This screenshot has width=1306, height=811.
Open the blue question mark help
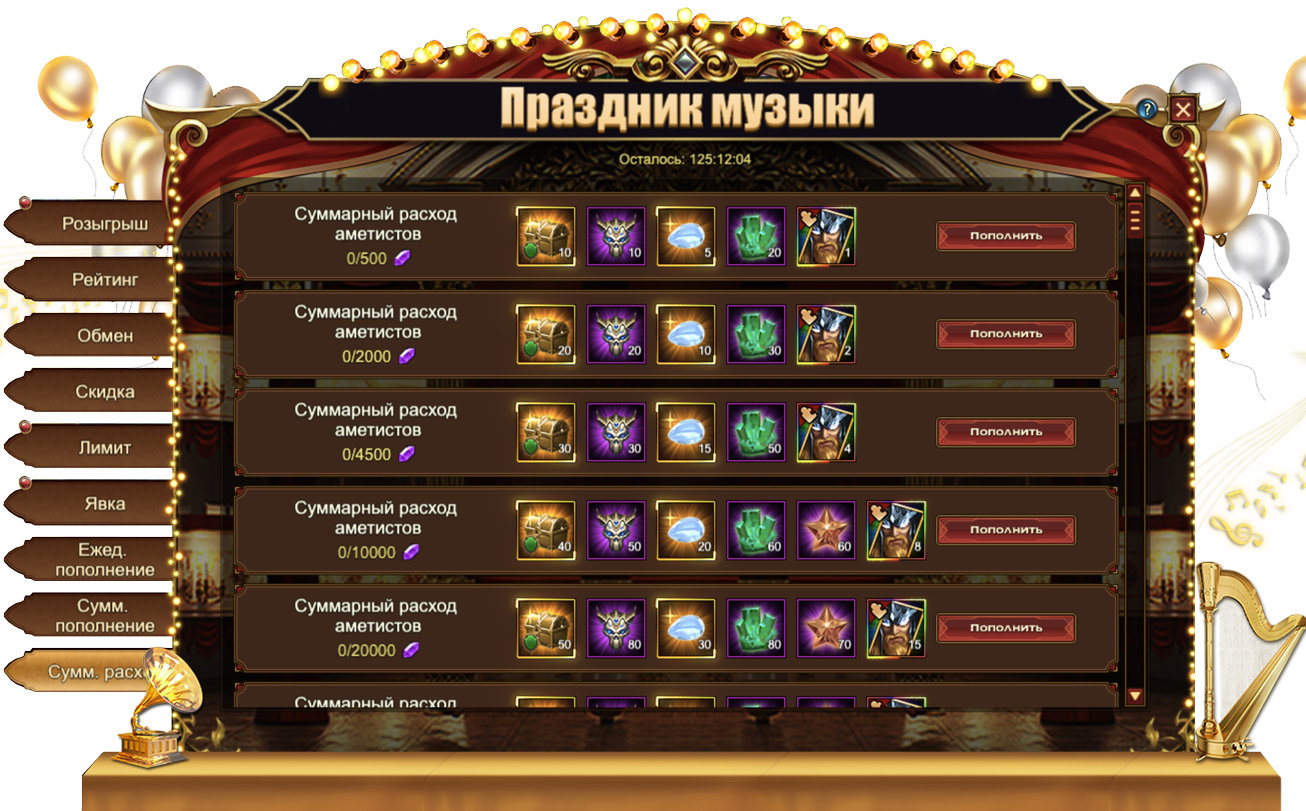1148,109
